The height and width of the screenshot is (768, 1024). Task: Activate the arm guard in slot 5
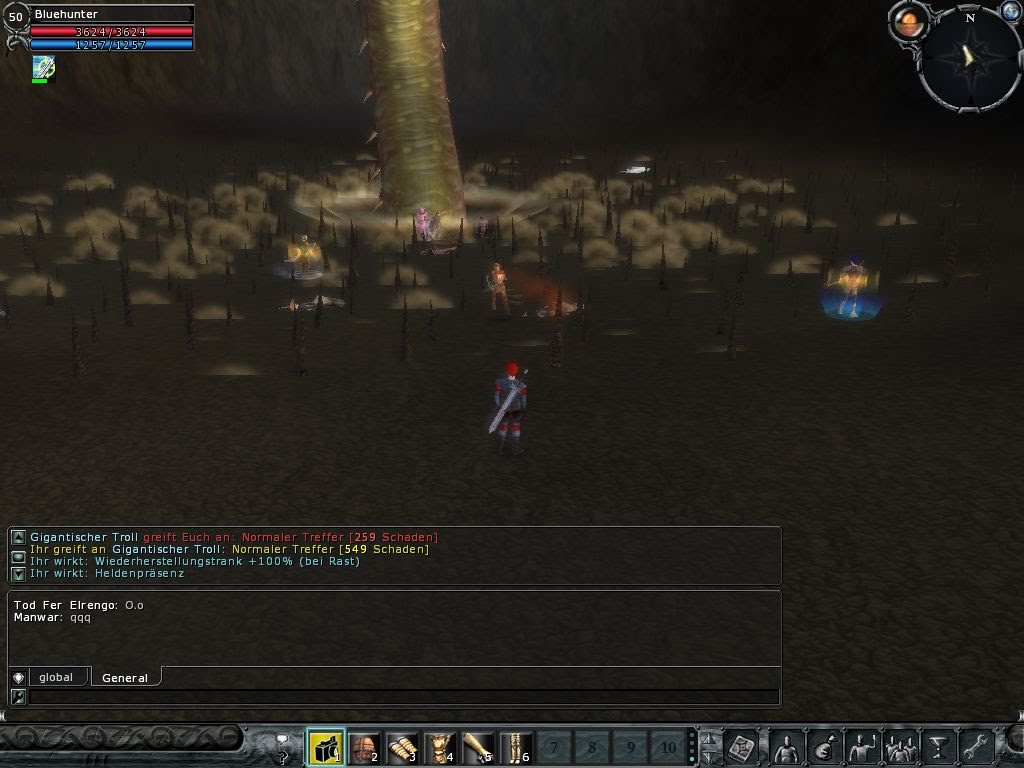477,747
